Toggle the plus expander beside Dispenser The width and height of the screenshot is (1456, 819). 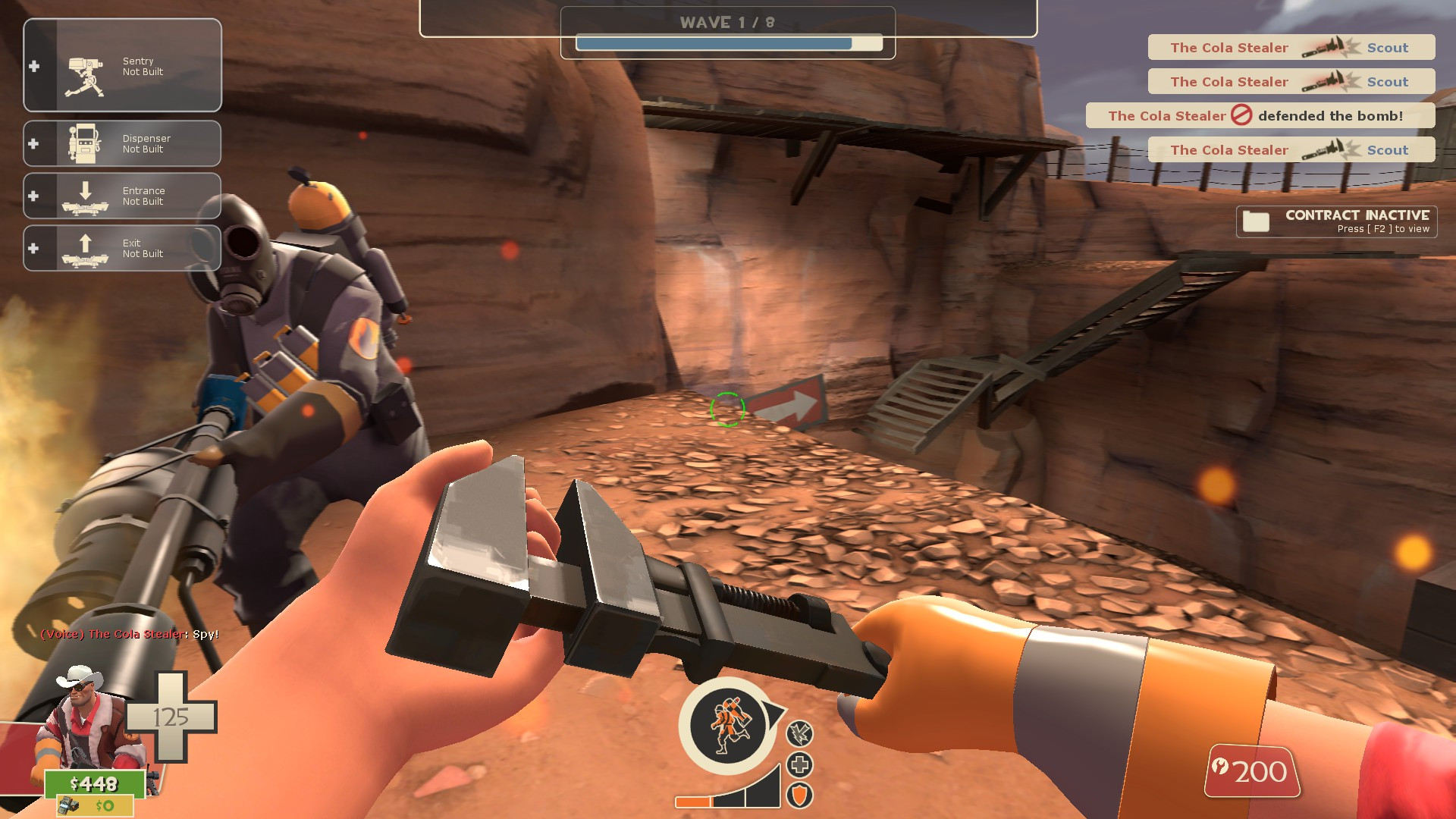tap(33, 143)
